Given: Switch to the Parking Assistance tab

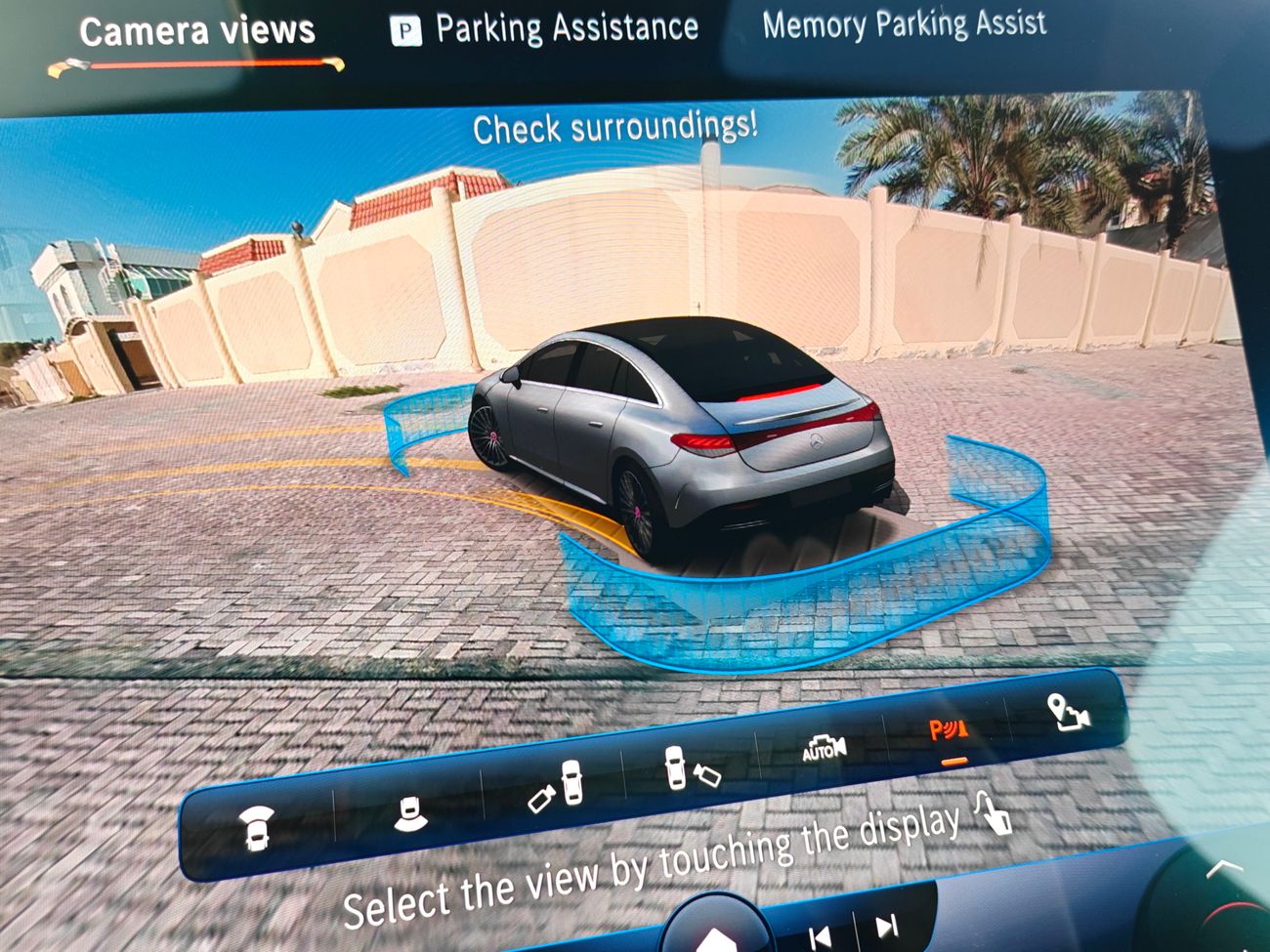Looking at the screenshot, I should 565,26.
